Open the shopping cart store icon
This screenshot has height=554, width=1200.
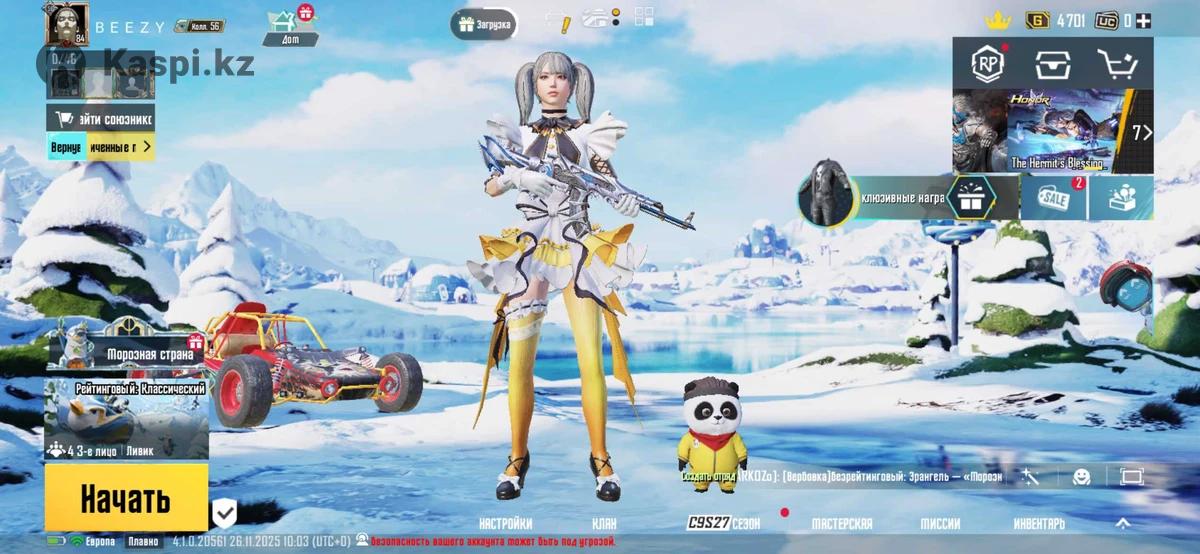pyautogui.click(x=1116, y=65)
